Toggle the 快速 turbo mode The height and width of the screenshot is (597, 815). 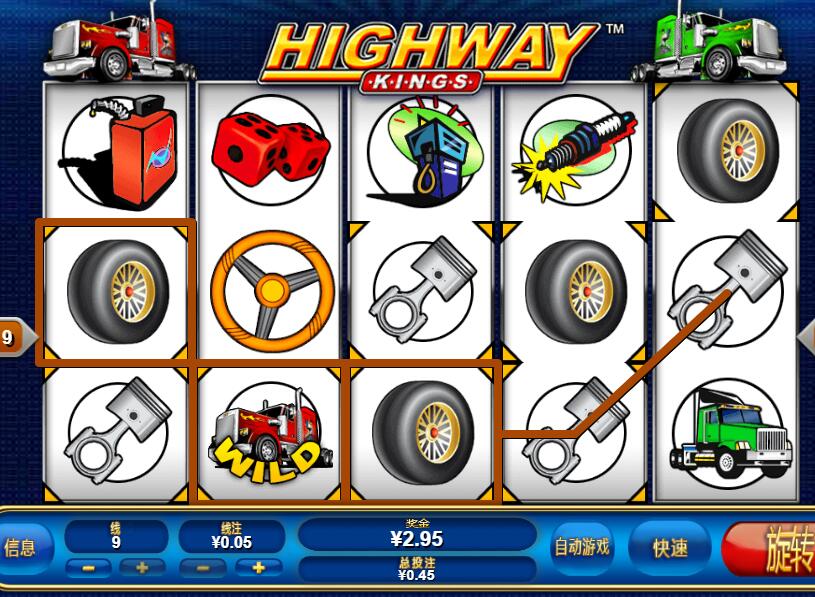tap(670, 547)
